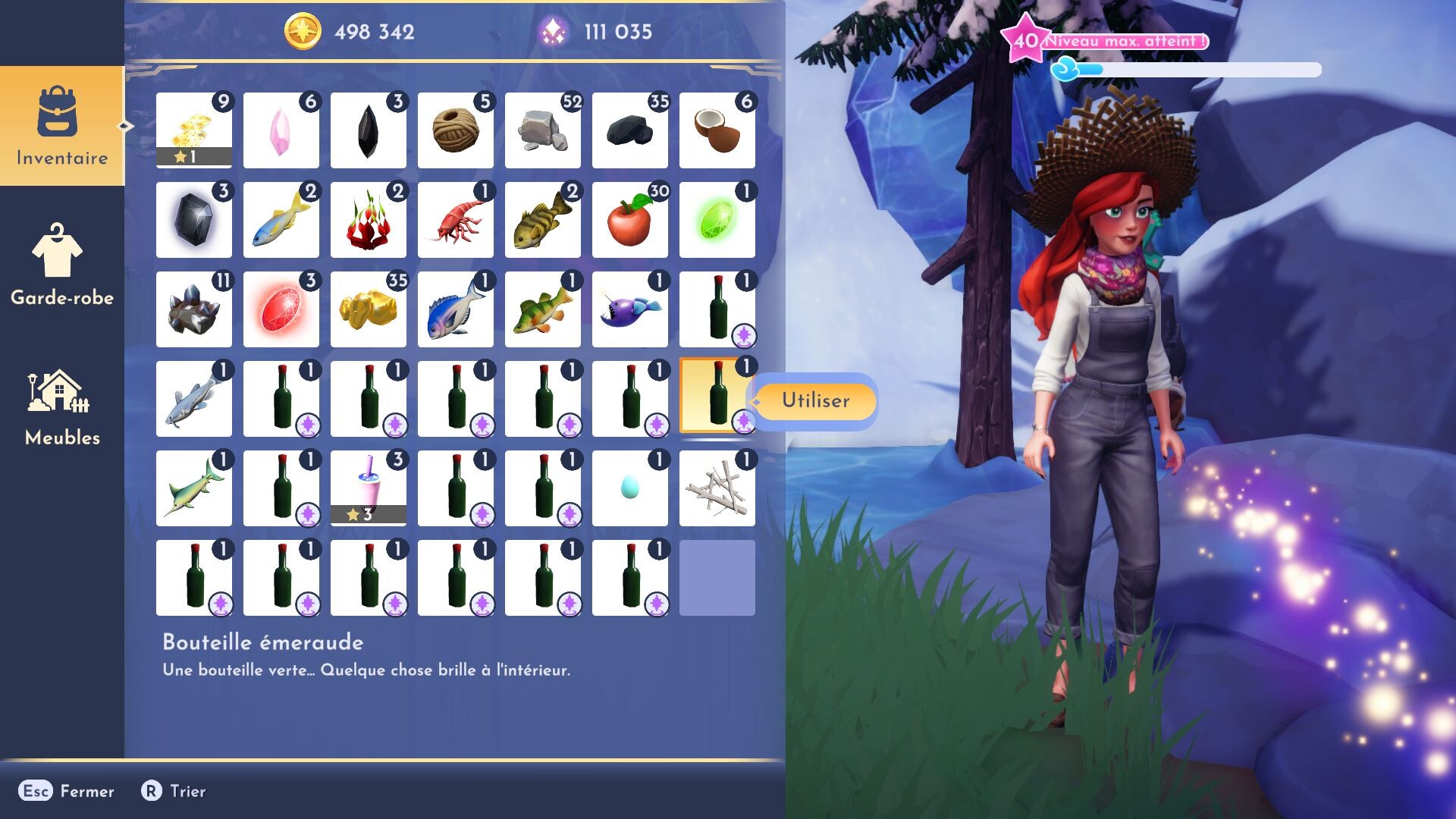
Task: Select the pink milkshake drink slot
Action: click(x=368, y=488)
